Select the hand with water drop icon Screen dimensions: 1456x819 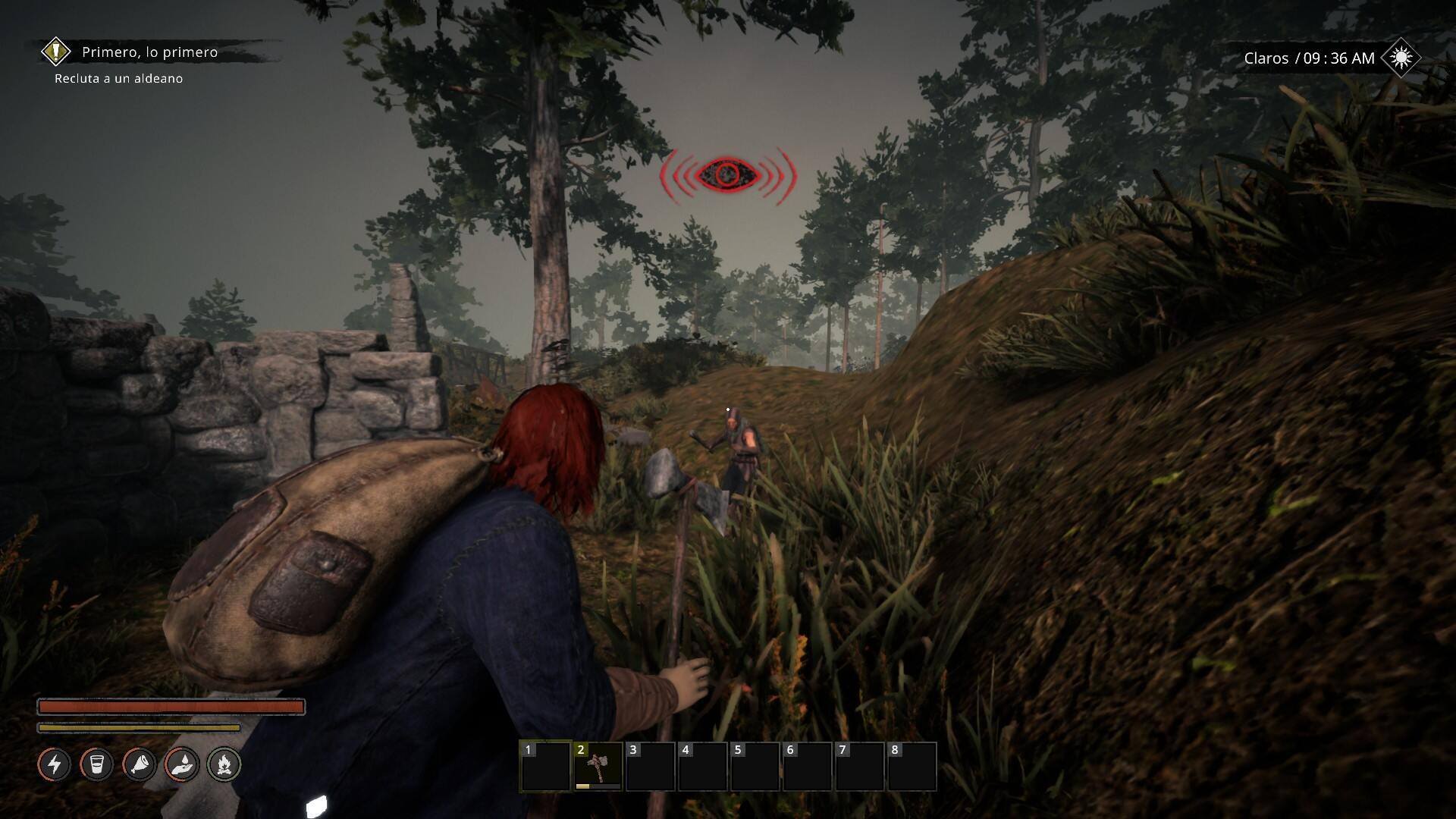click(x=182, y=764)
